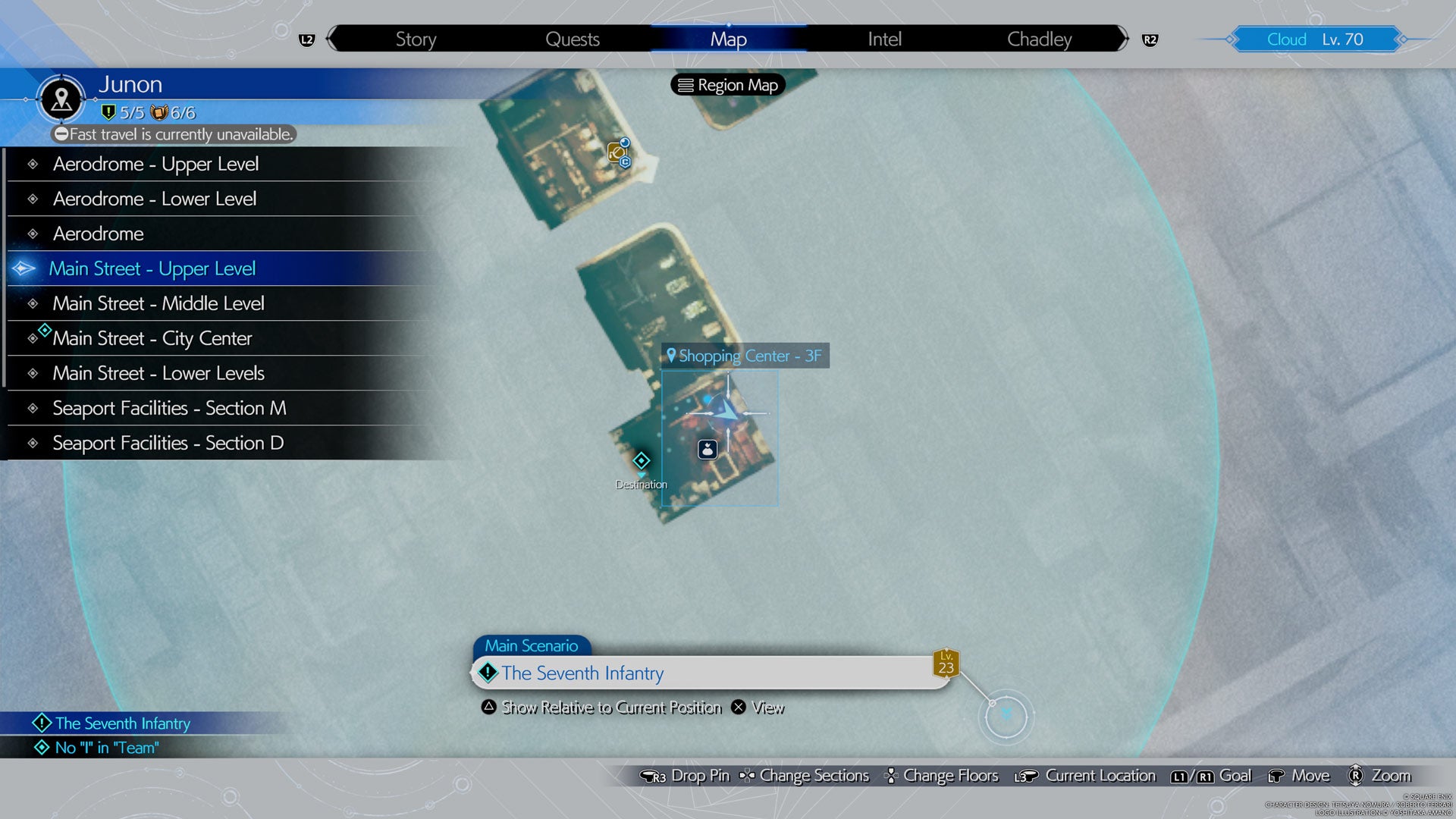Click the Cloud Lv. 70 character badge
The width and height of the screenshot is (1456, 819).
(x=1315, y=39)
